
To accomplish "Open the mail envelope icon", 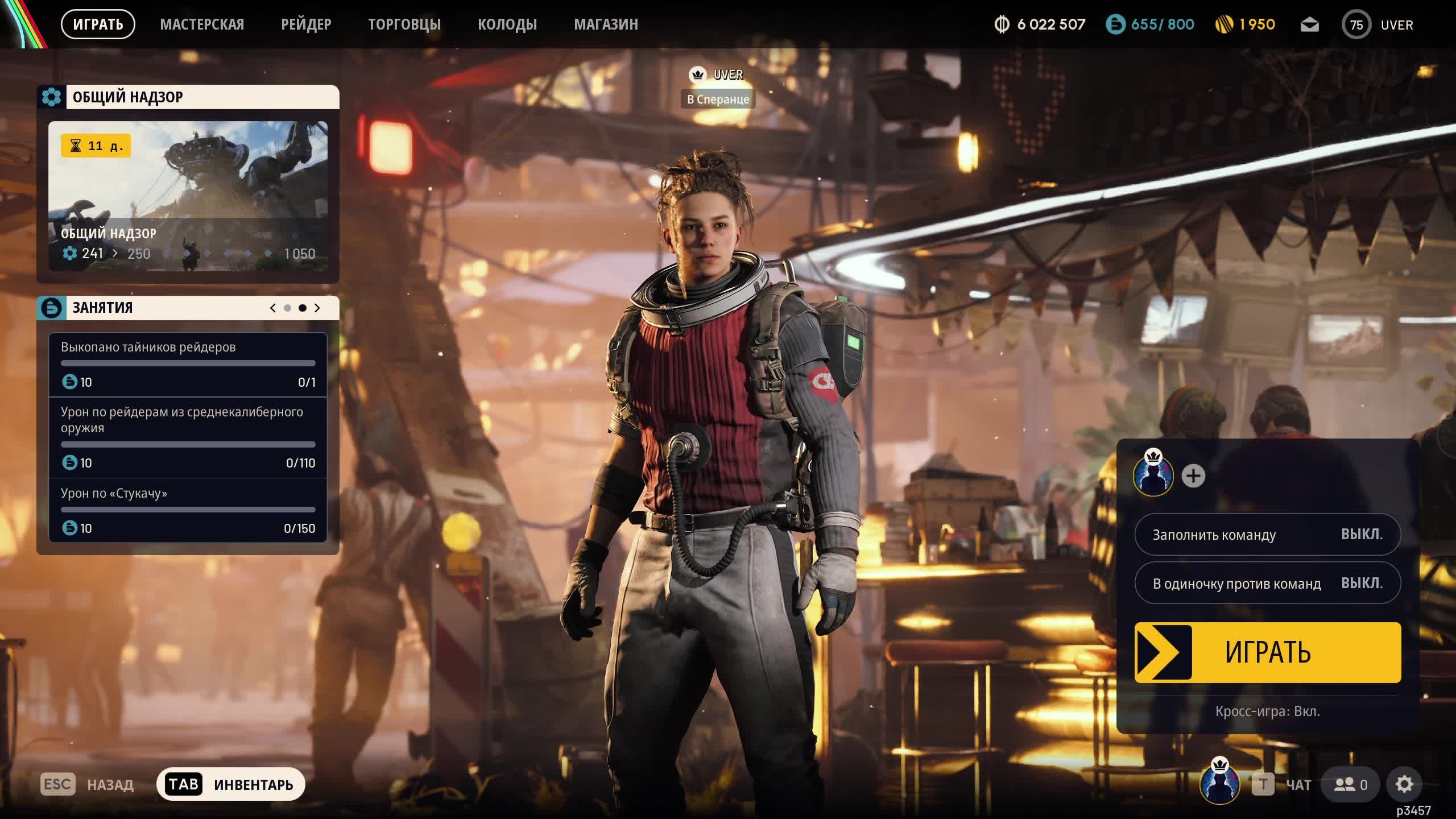I will pos(1309,25).
